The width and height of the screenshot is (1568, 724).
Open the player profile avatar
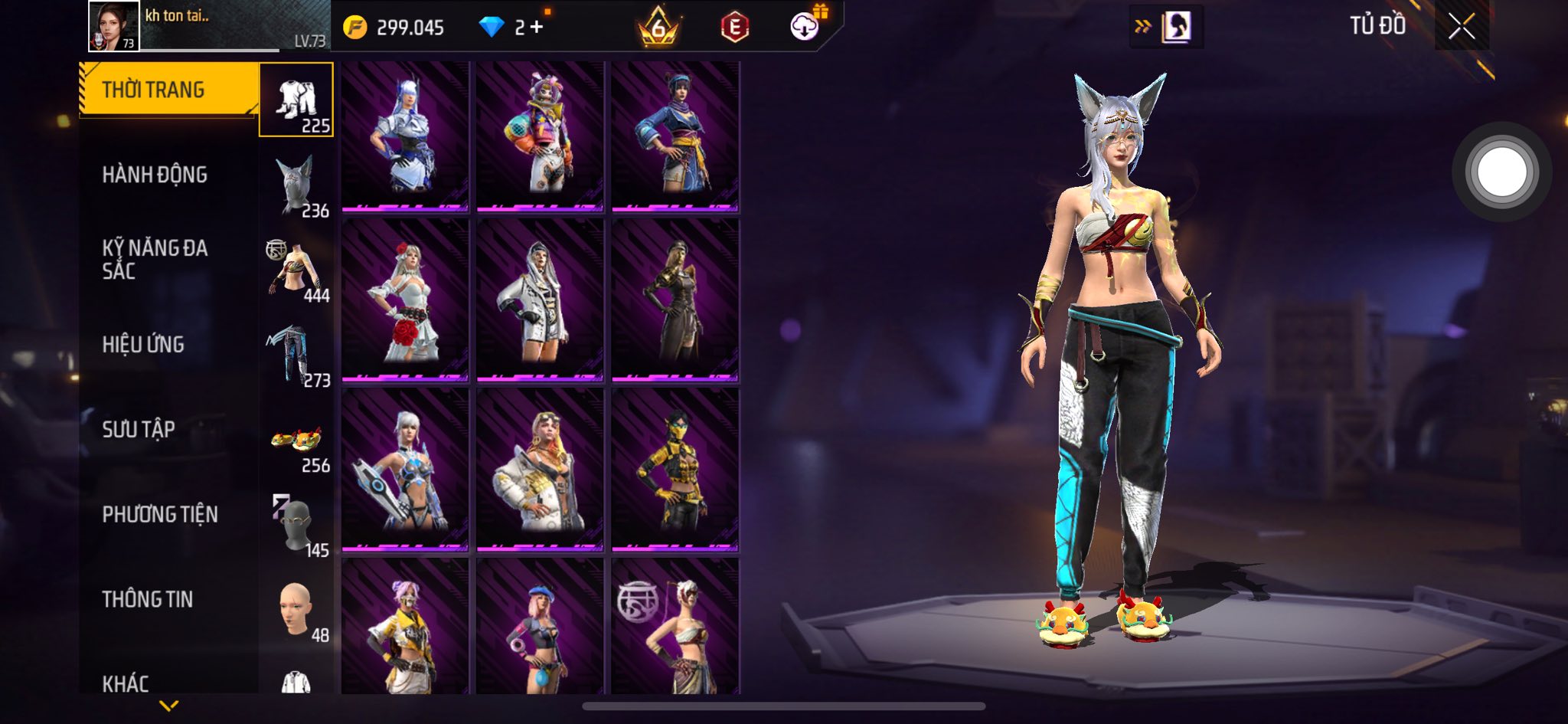point(114,26)
